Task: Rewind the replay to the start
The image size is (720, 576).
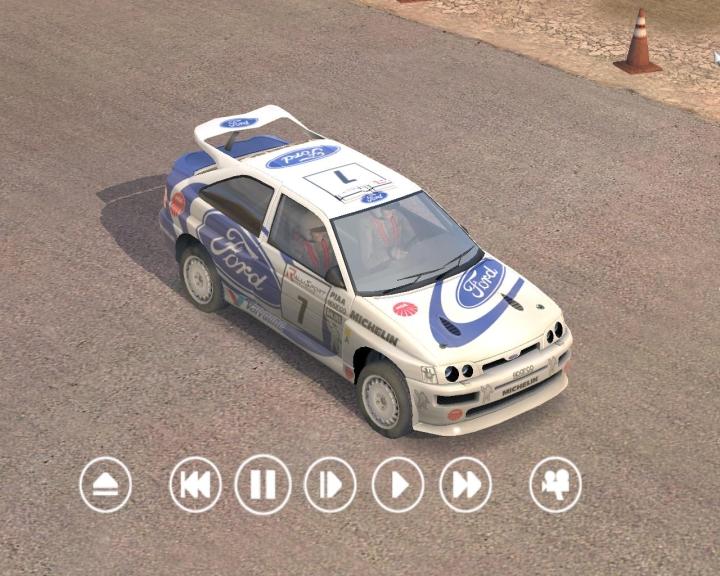Action: click(x=195, y=485)
